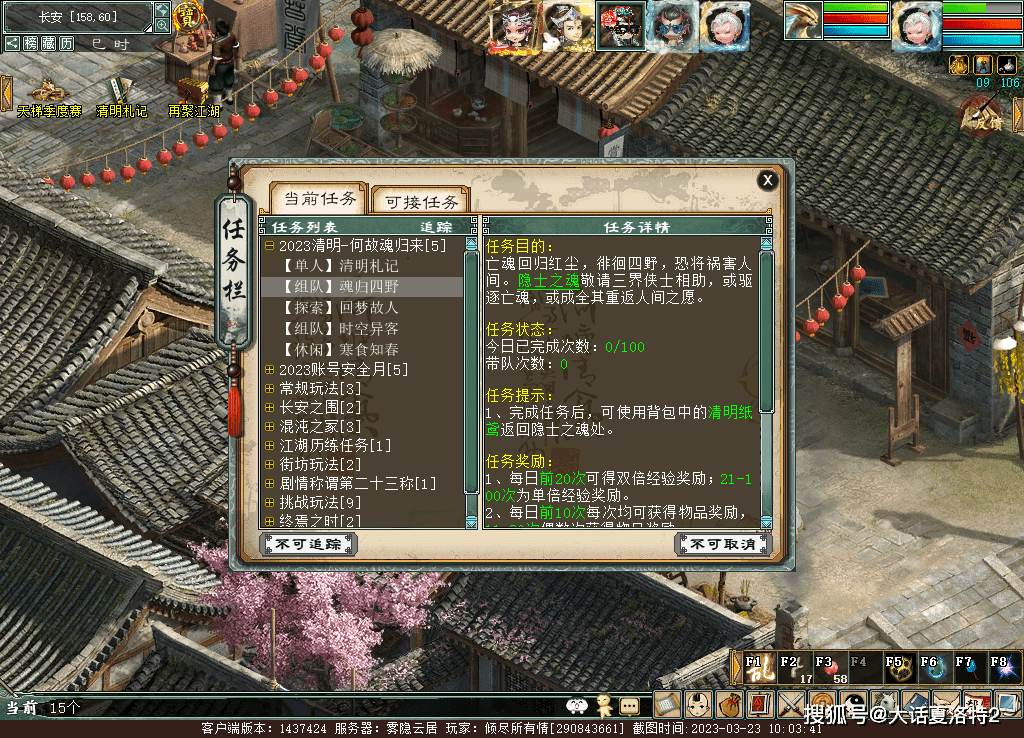Choose the 回梦故人 exploration quest
This screenshot has width=1024, height=738.
(x=340, y=308)
